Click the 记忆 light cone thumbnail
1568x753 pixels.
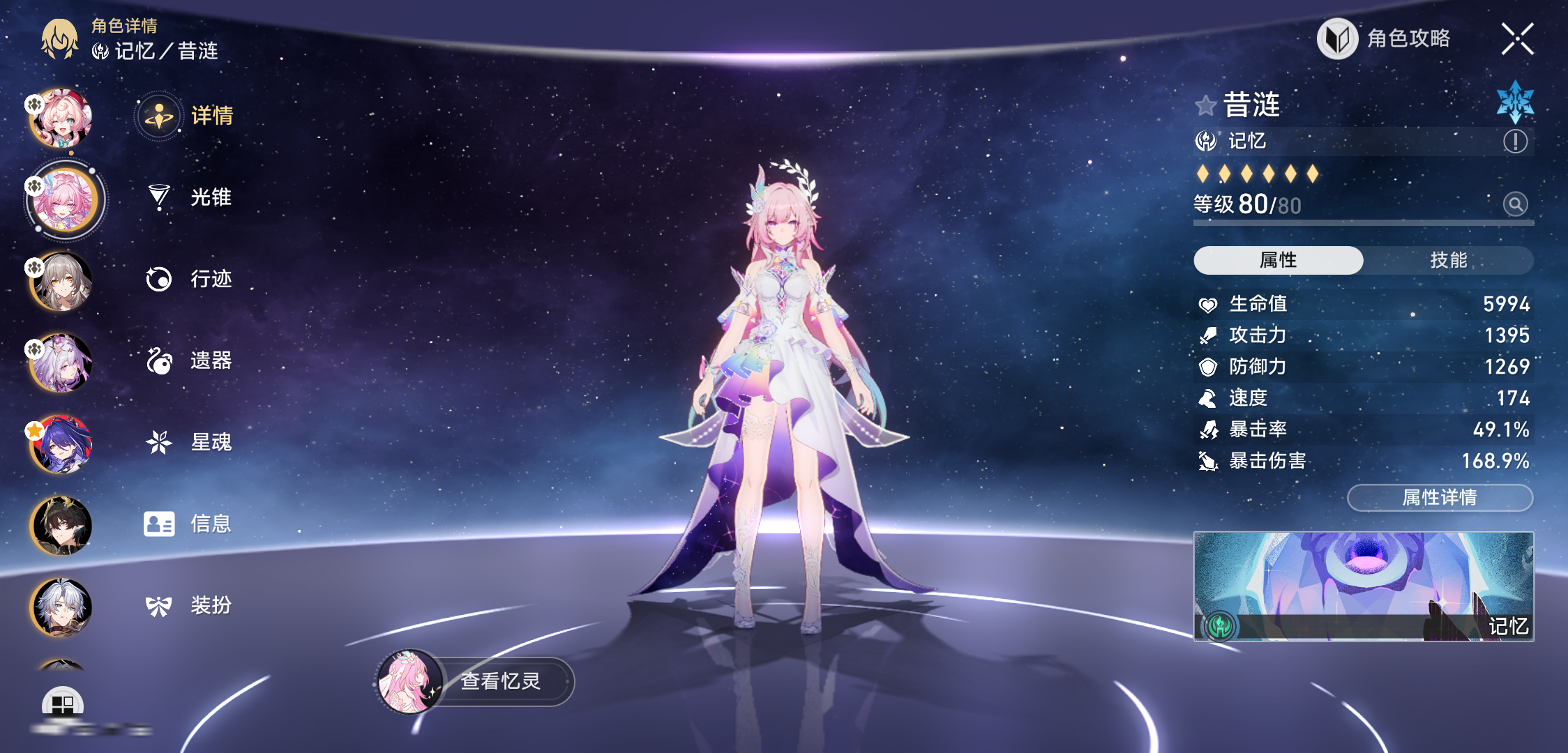pos(1363,586)
